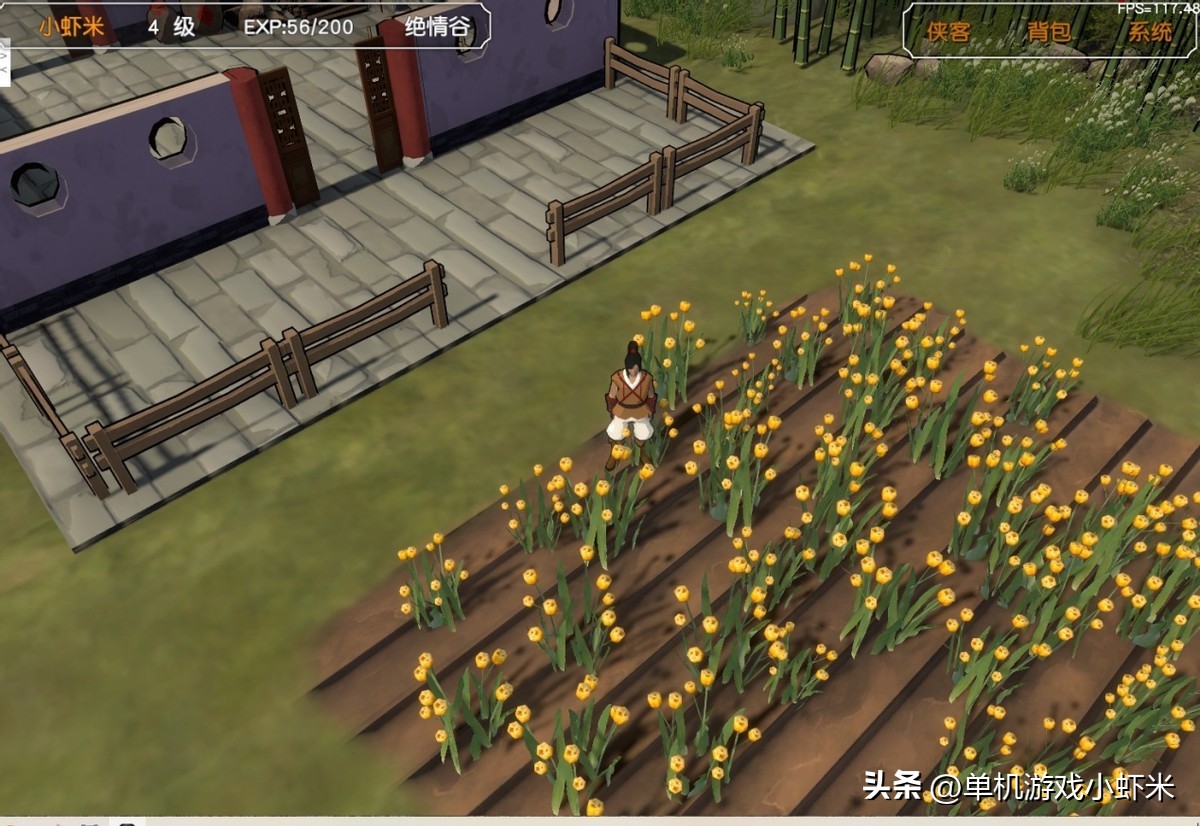Open the 背包 backpack inventory
This screenshot has height=826, width=1200.
(1049, 32)
